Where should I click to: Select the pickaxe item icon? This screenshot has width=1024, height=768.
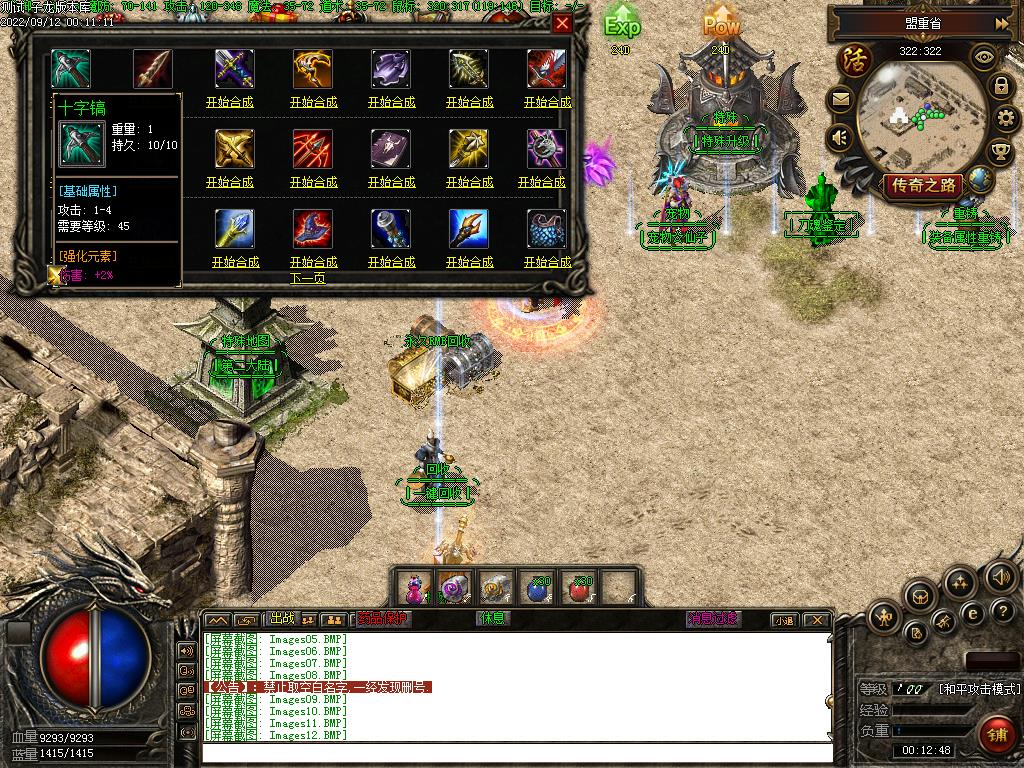[x=71, y=68]
